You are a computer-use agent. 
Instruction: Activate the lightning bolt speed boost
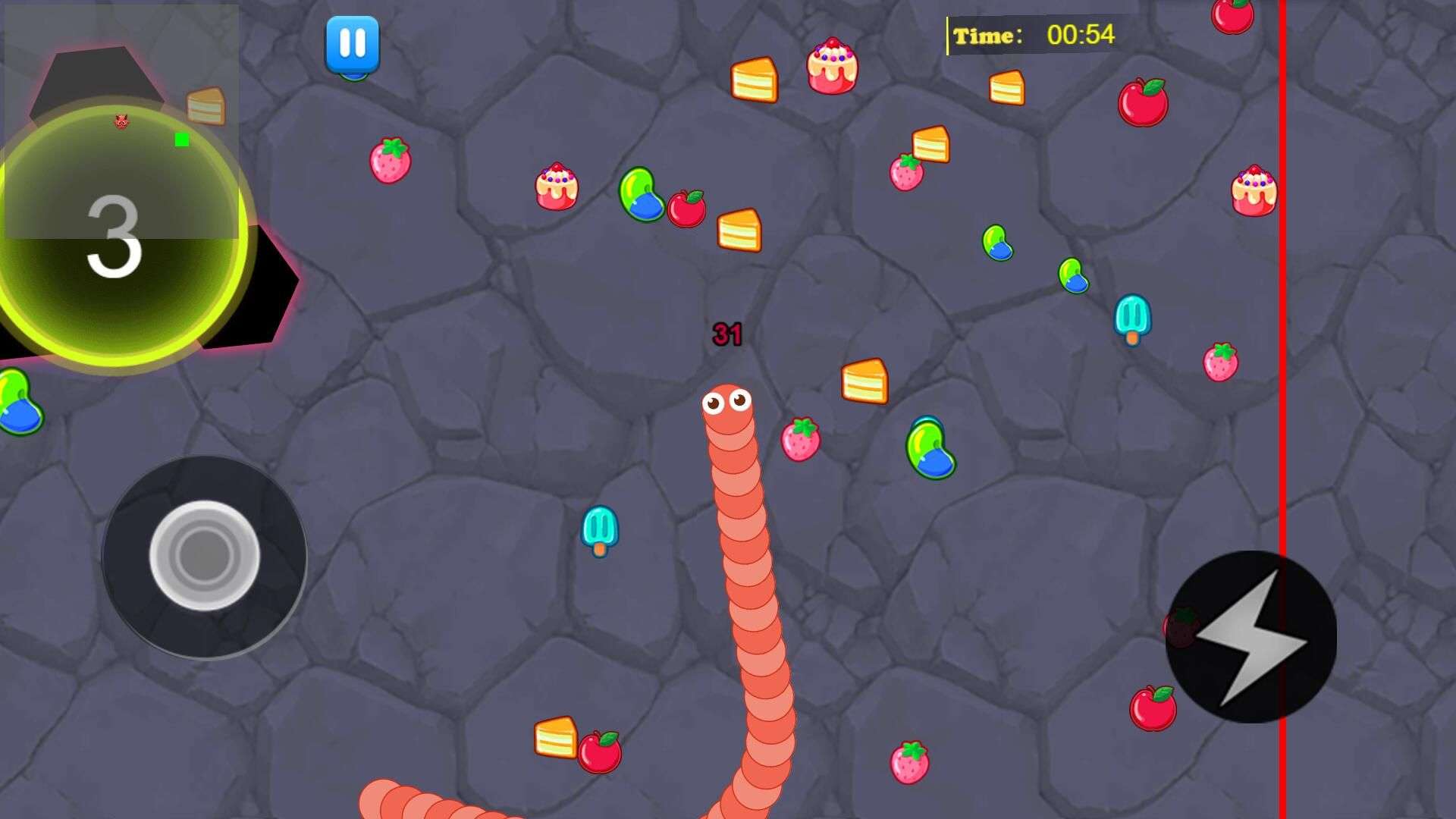pyautogui.click(x=1250, y=637)
